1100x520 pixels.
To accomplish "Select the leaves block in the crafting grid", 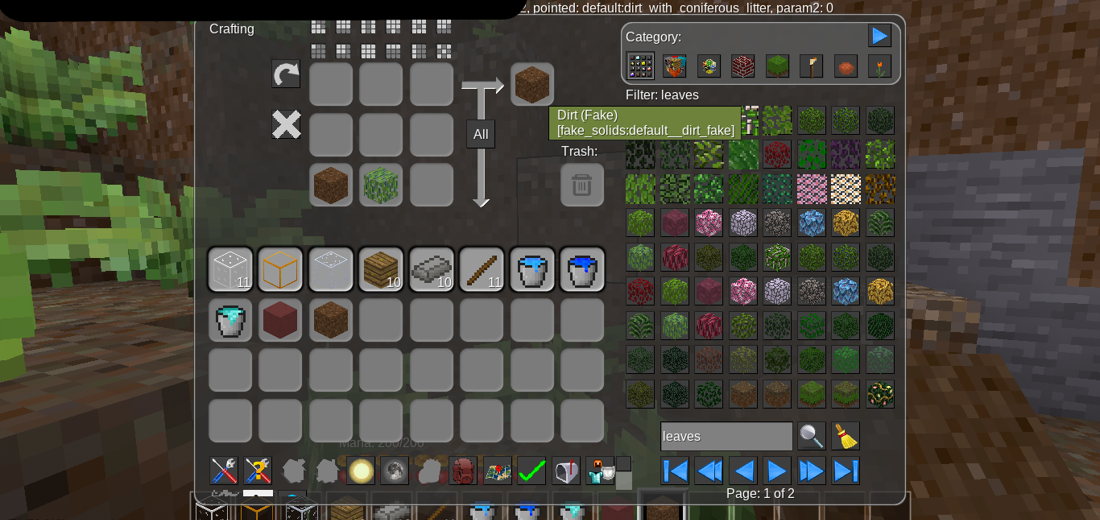I will (x=381, y=185).
